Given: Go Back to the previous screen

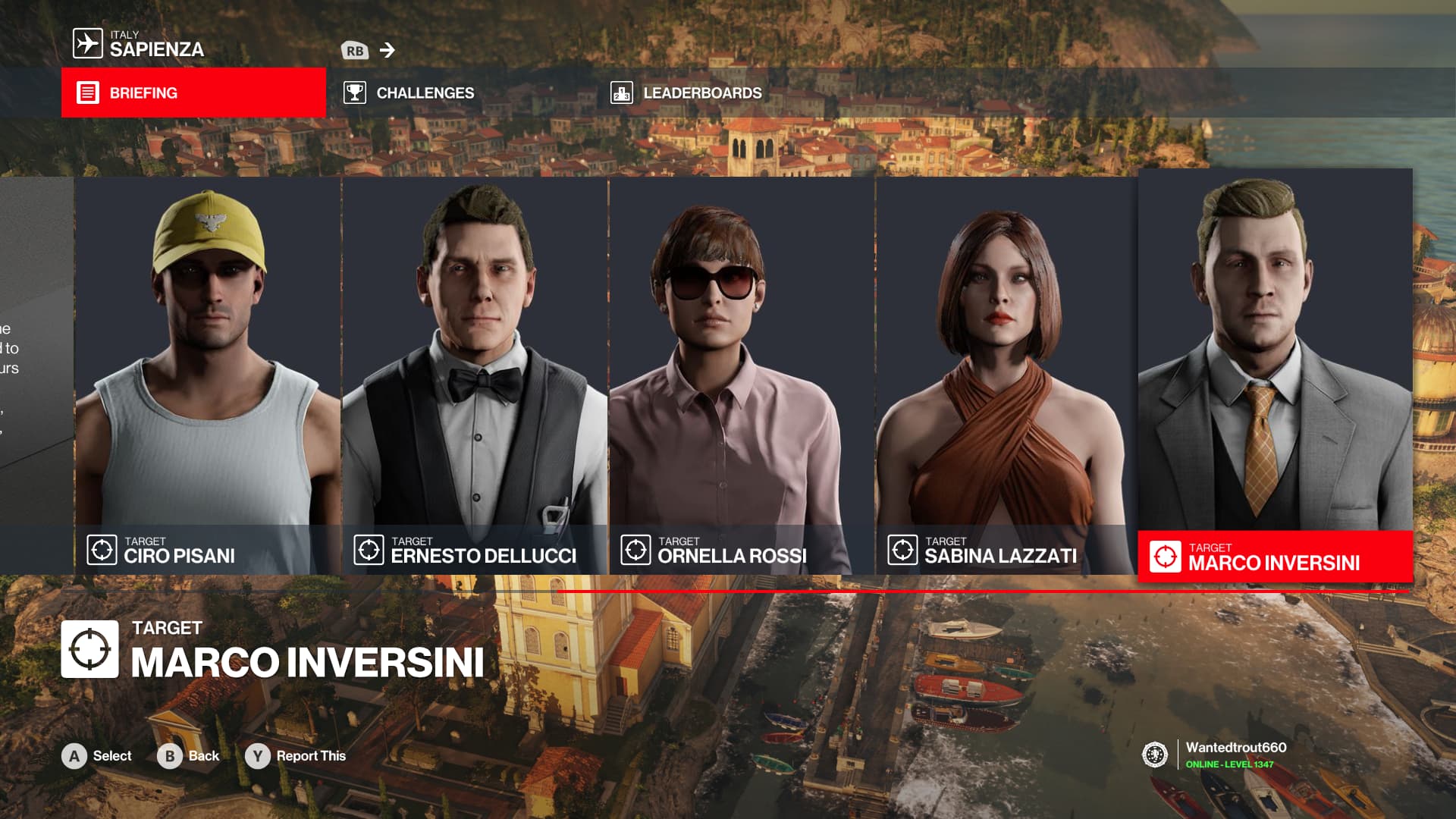Looking at the screenshot, I should coord(189,756).
